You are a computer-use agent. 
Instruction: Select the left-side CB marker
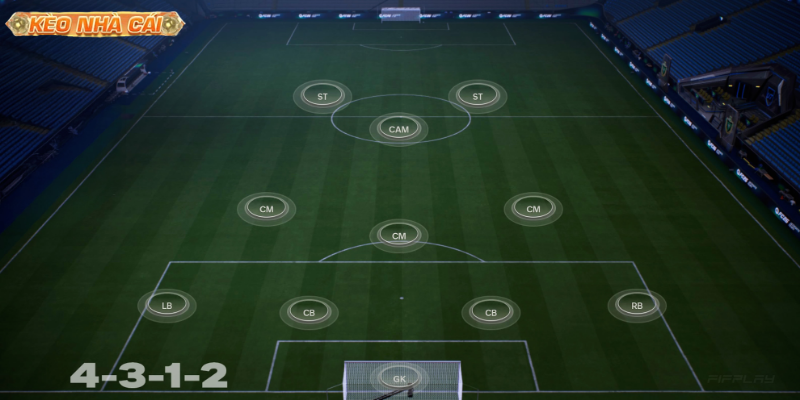coord(309,313)
